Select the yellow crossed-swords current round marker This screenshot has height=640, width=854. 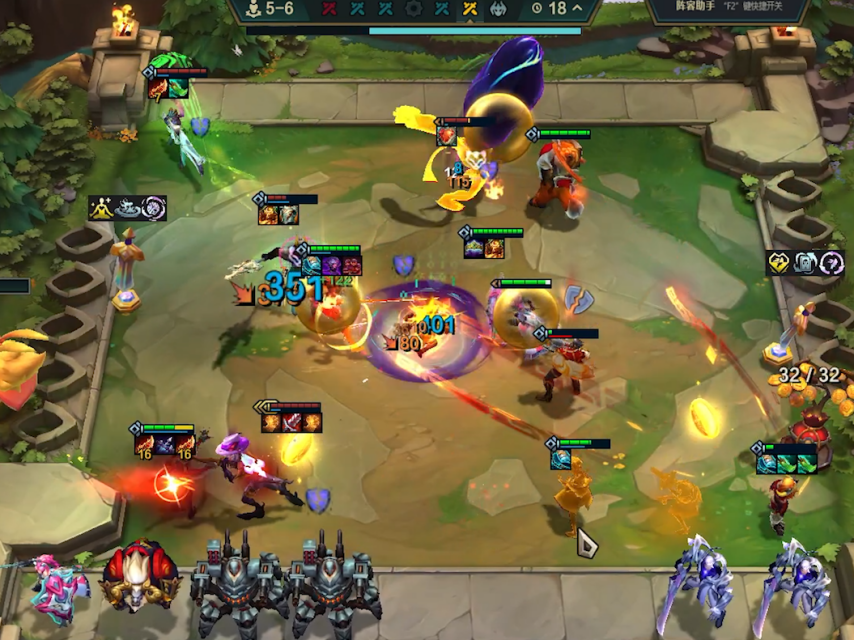coord(470,9)
